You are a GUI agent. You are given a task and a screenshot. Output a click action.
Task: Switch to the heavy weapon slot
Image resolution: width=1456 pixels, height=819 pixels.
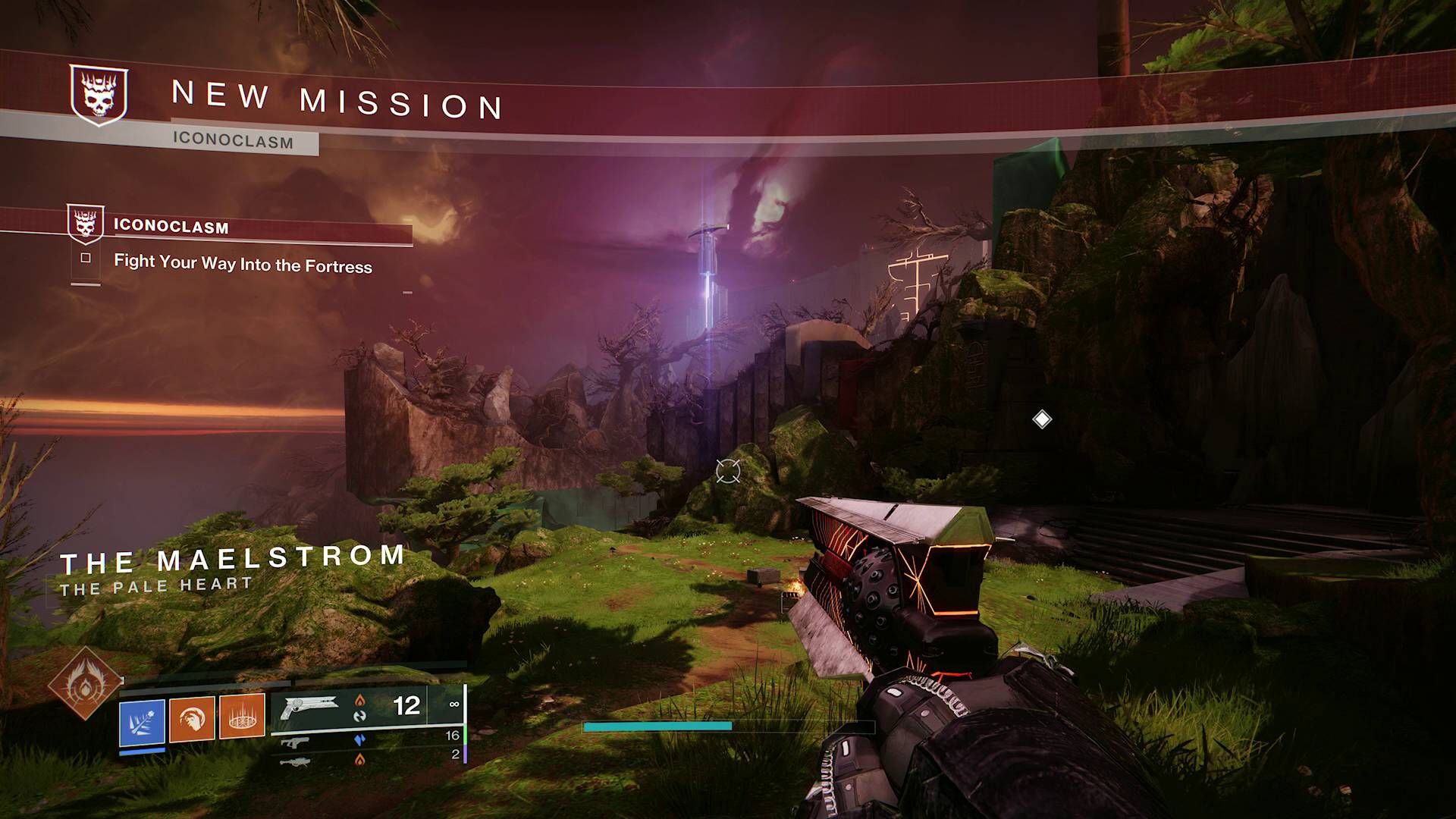[x=295, y=761]
